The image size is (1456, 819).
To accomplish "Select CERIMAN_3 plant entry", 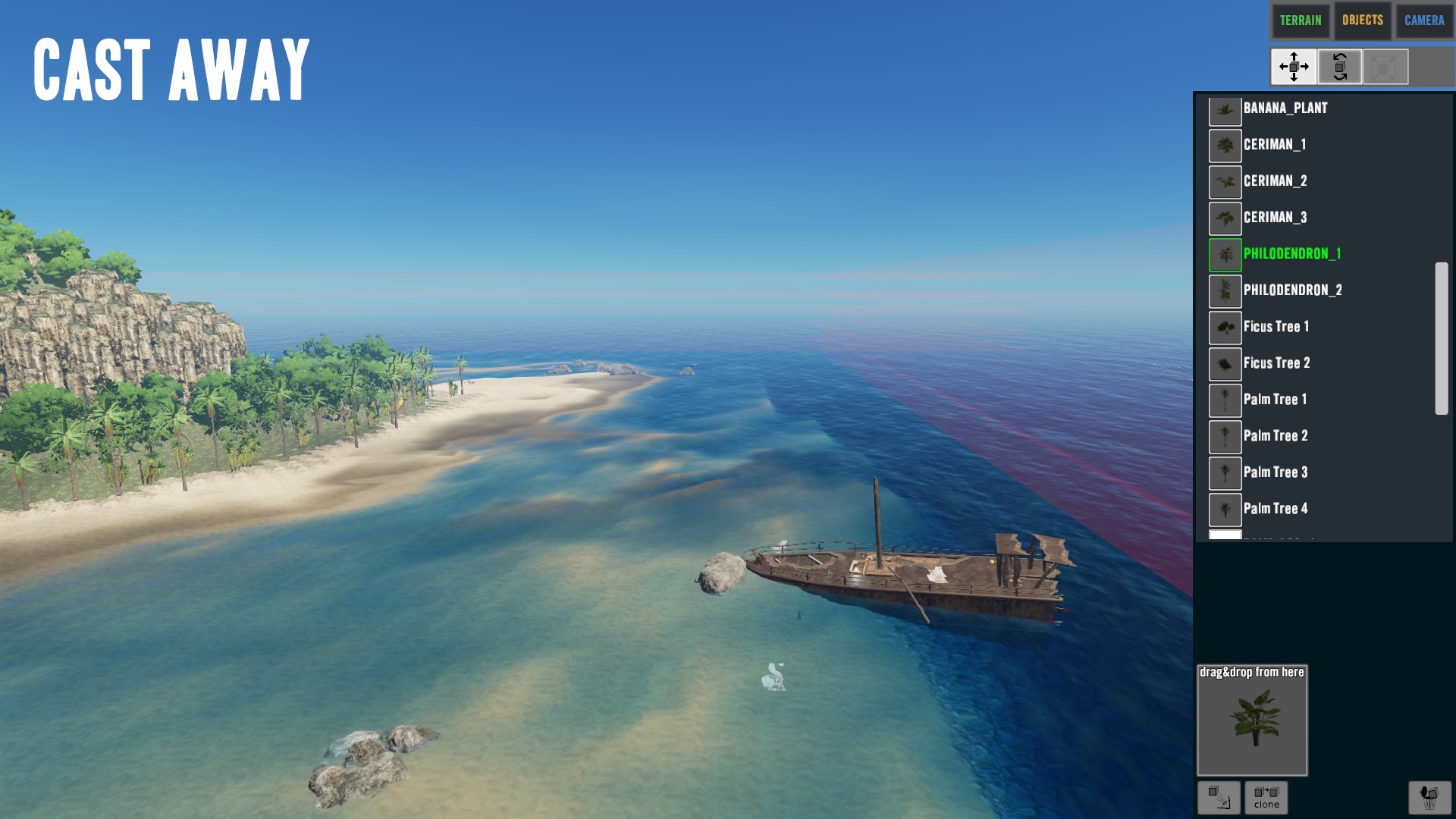I will 1275,218.
